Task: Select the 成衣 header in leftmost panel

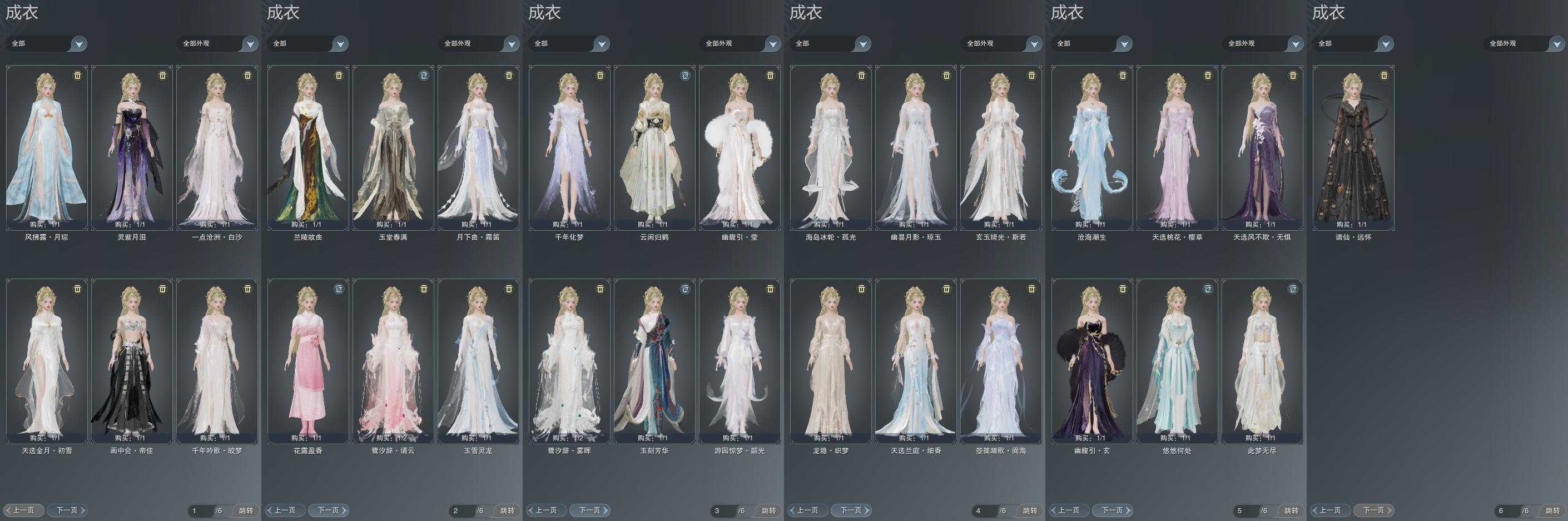Action: tap(22, 13)
